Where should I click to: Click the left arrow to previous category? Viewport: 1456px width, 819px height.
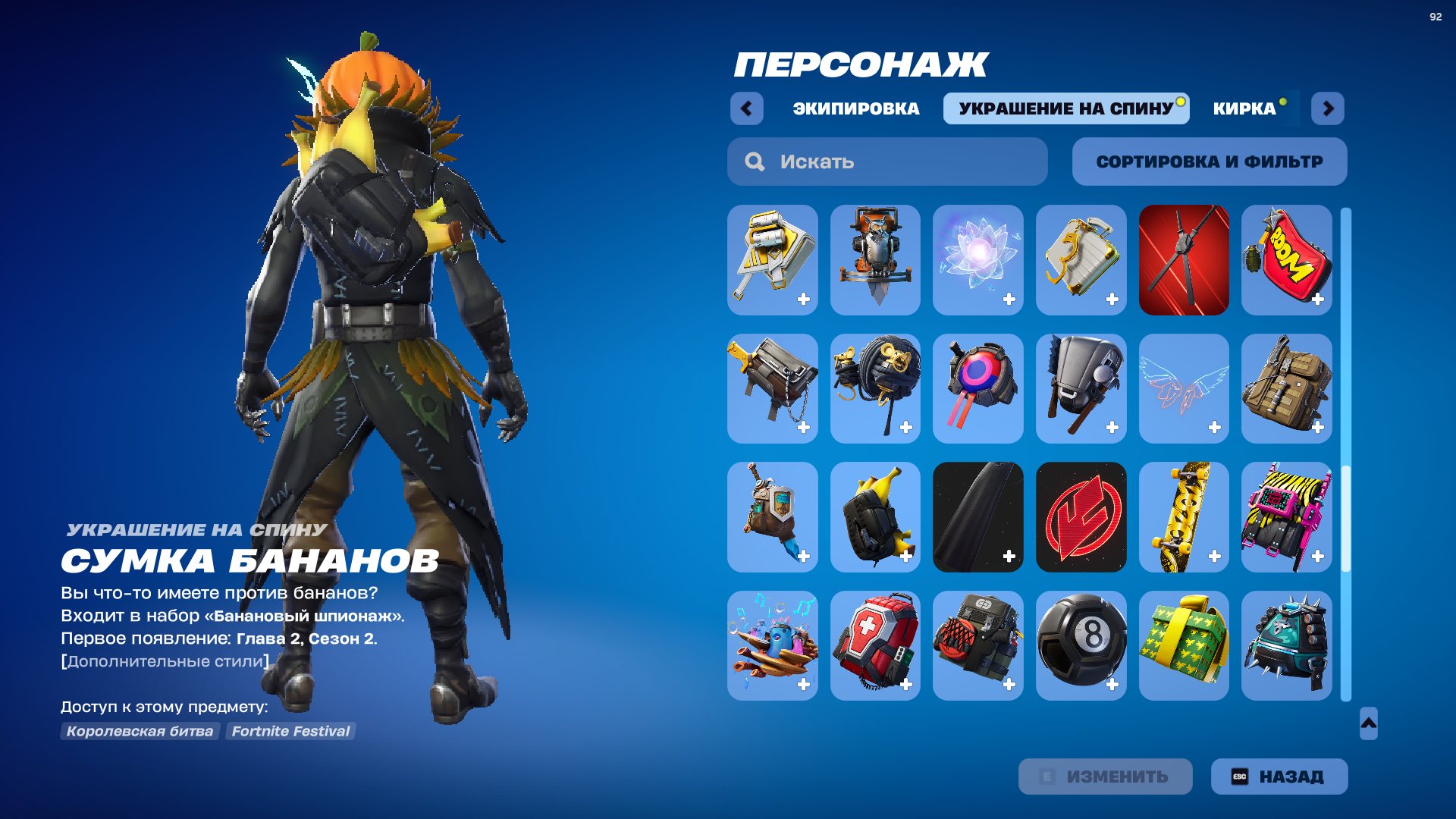[747, 108]
